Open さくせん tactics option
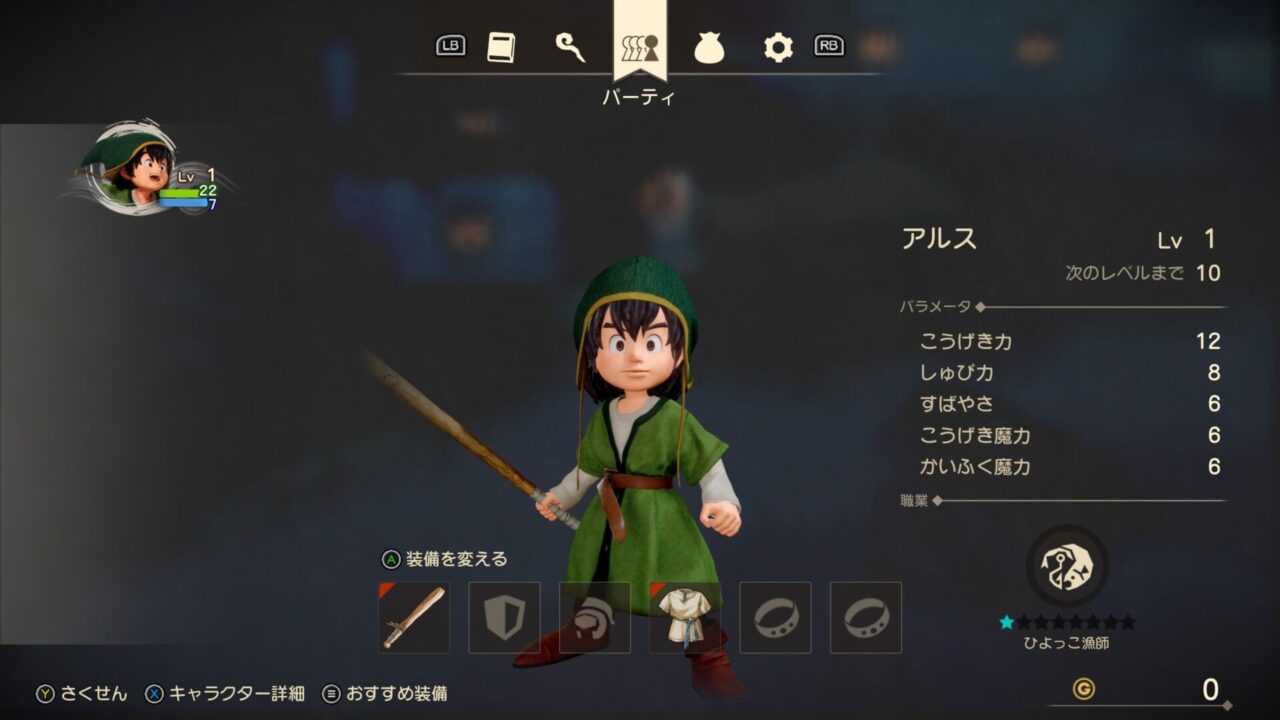The image size is (1280, 720). click(83, 694)
